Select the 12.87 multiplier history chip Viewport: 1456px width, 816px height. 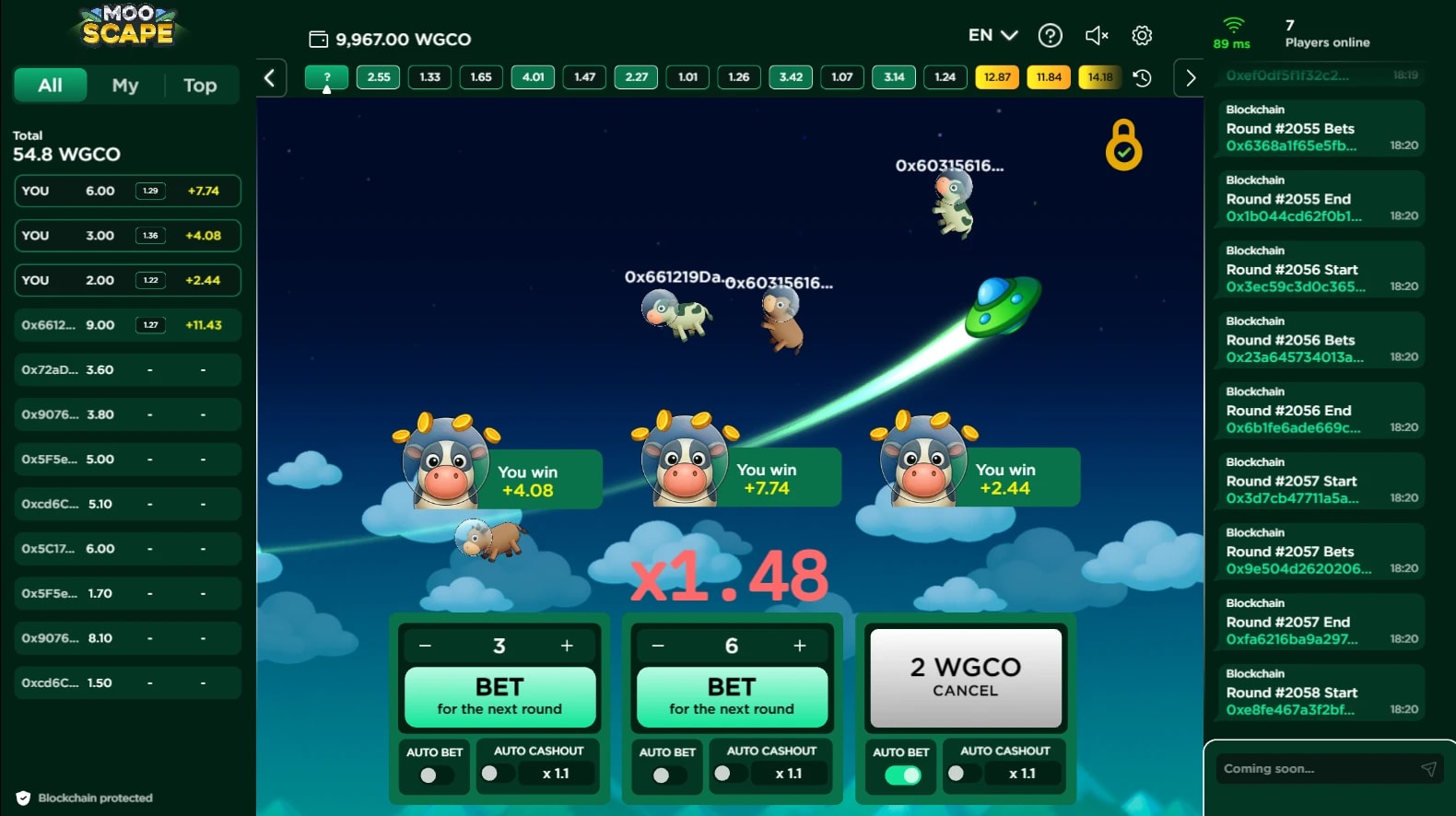pyautogui.click(x=997, y=77)
